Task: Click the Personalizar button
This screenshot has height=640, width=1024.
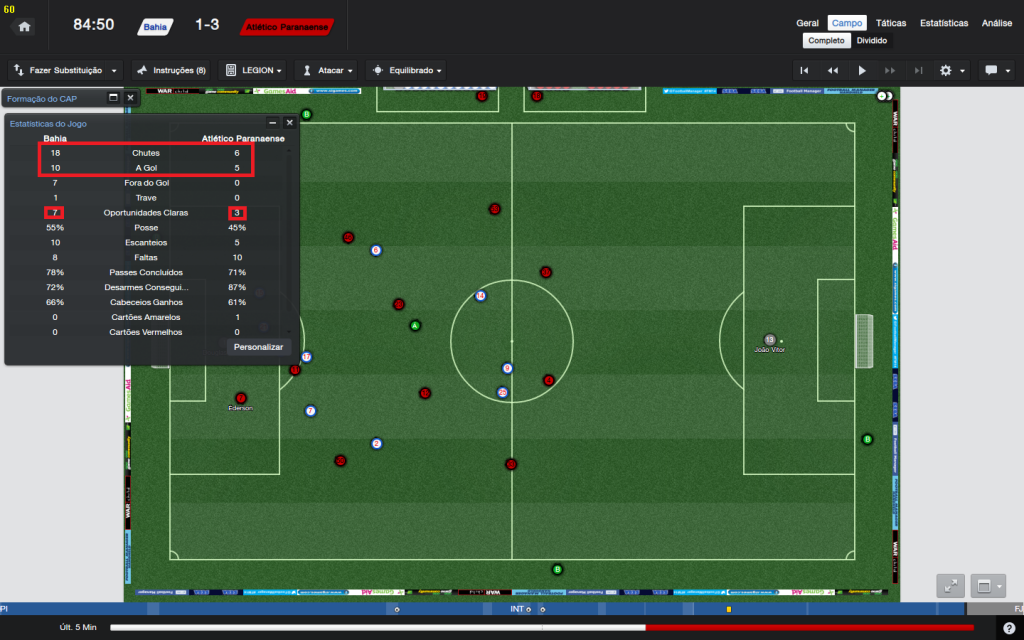Action: click(x=258, y=347)
